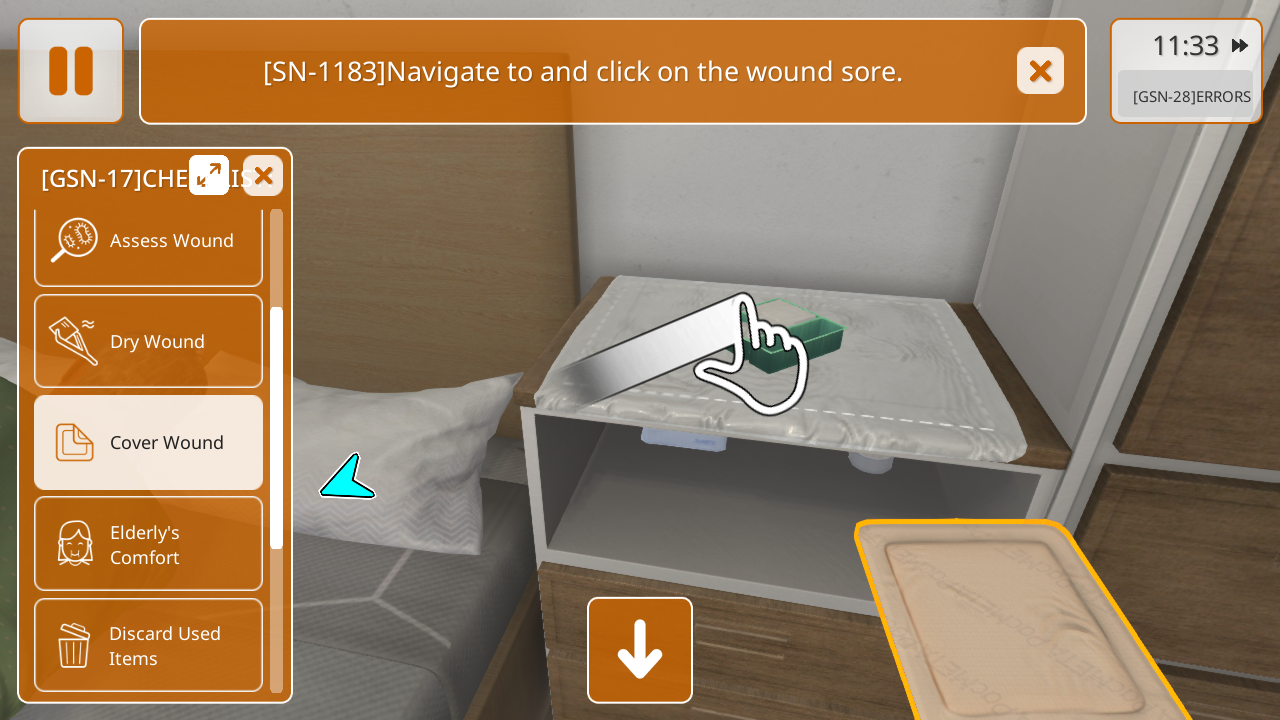Open the Elderly's Comfort step
Screen dimensions: 1280x720
[x=148, y=544]
